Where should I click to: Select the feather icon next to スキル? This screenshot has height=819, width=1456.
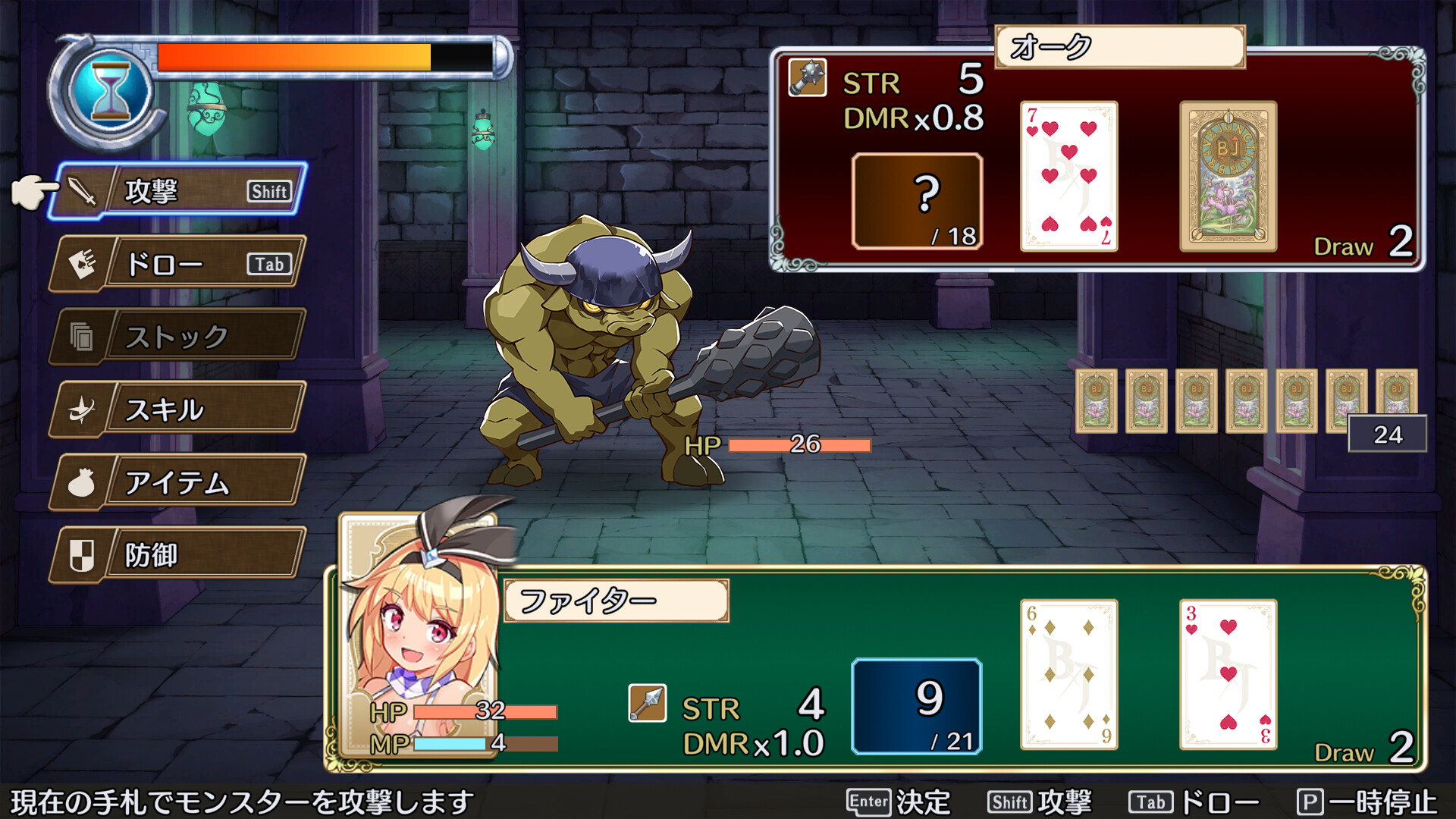tap(86, 409)
